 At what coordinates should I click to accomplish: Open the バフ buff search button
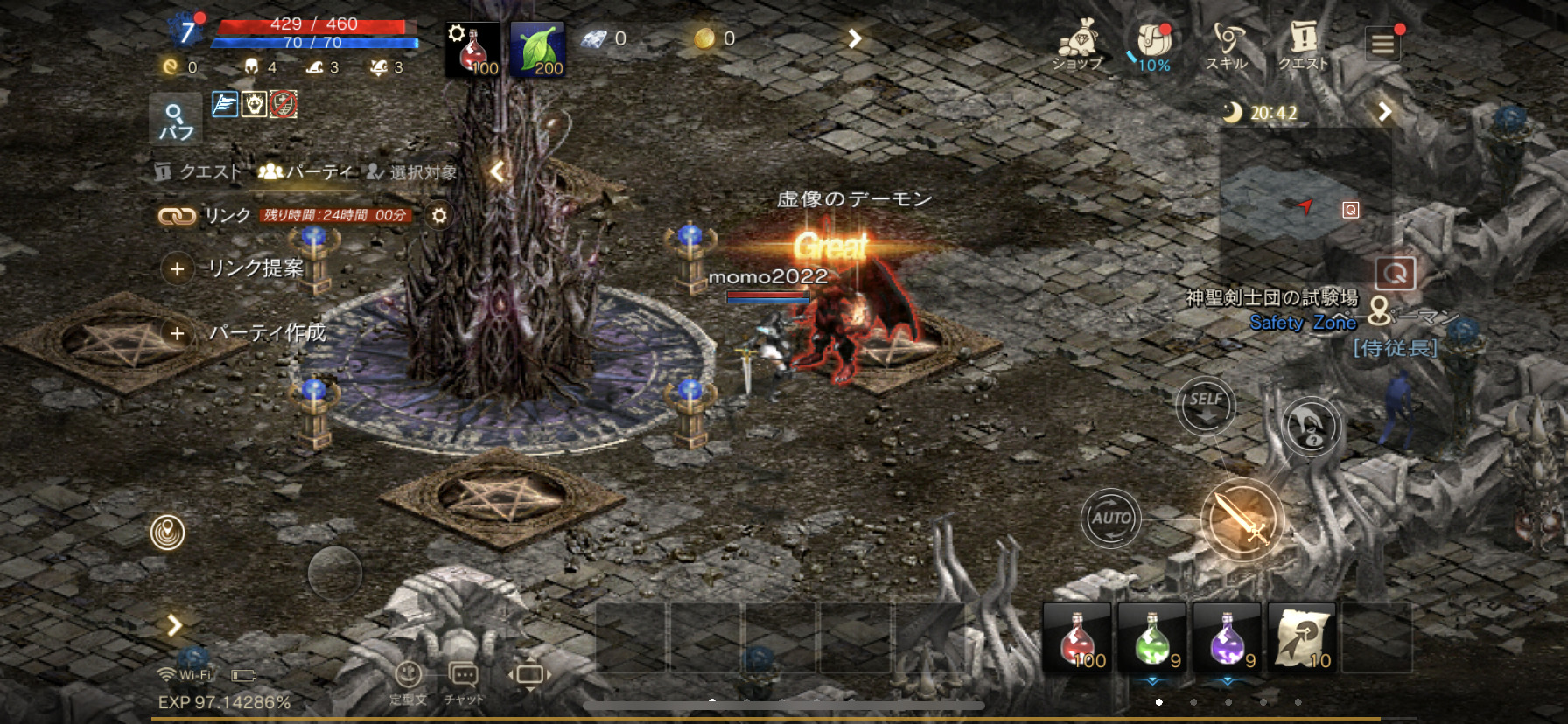point(176,120)
